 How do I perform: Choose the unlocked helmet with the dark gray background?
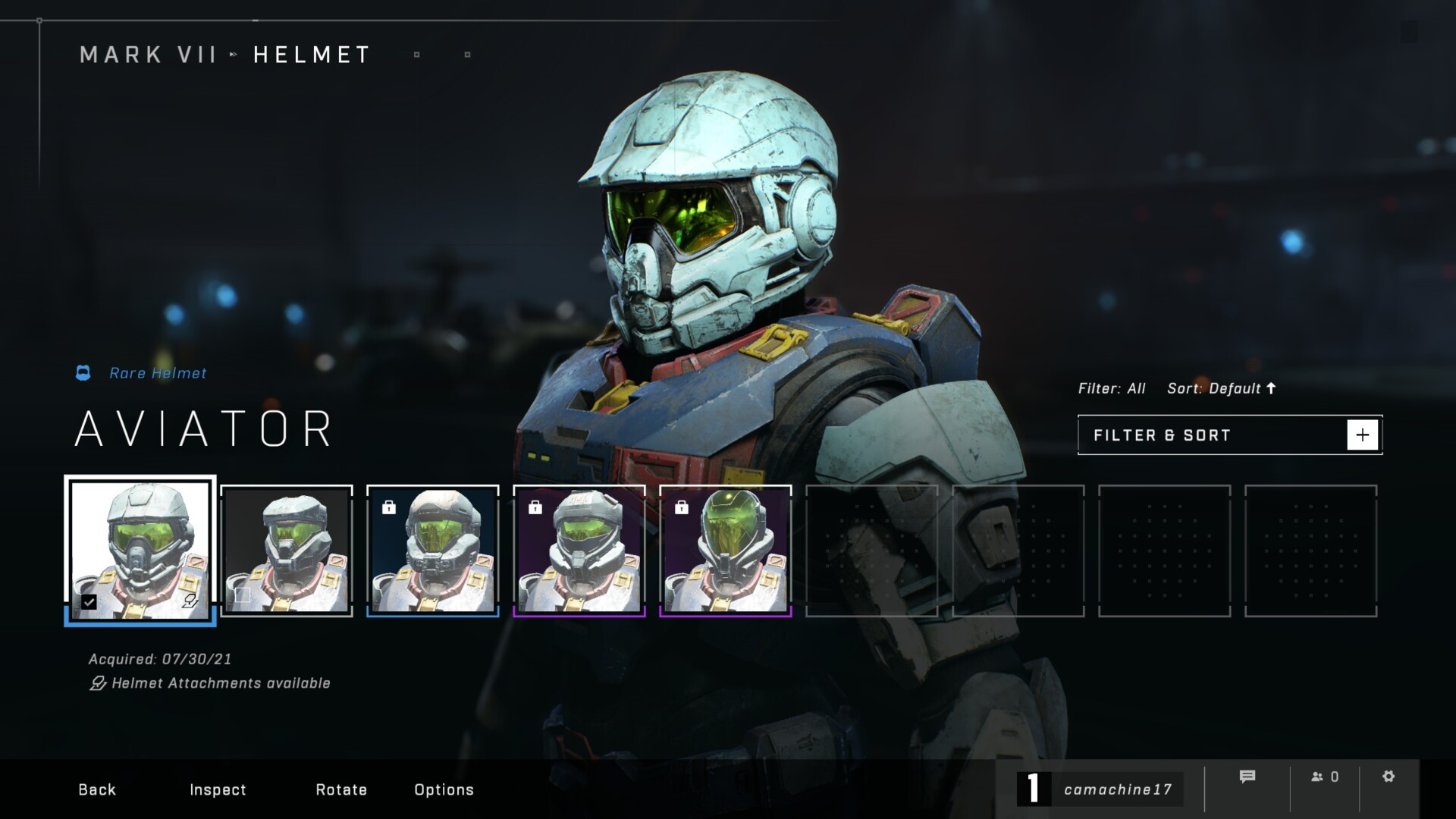point(287,550)
